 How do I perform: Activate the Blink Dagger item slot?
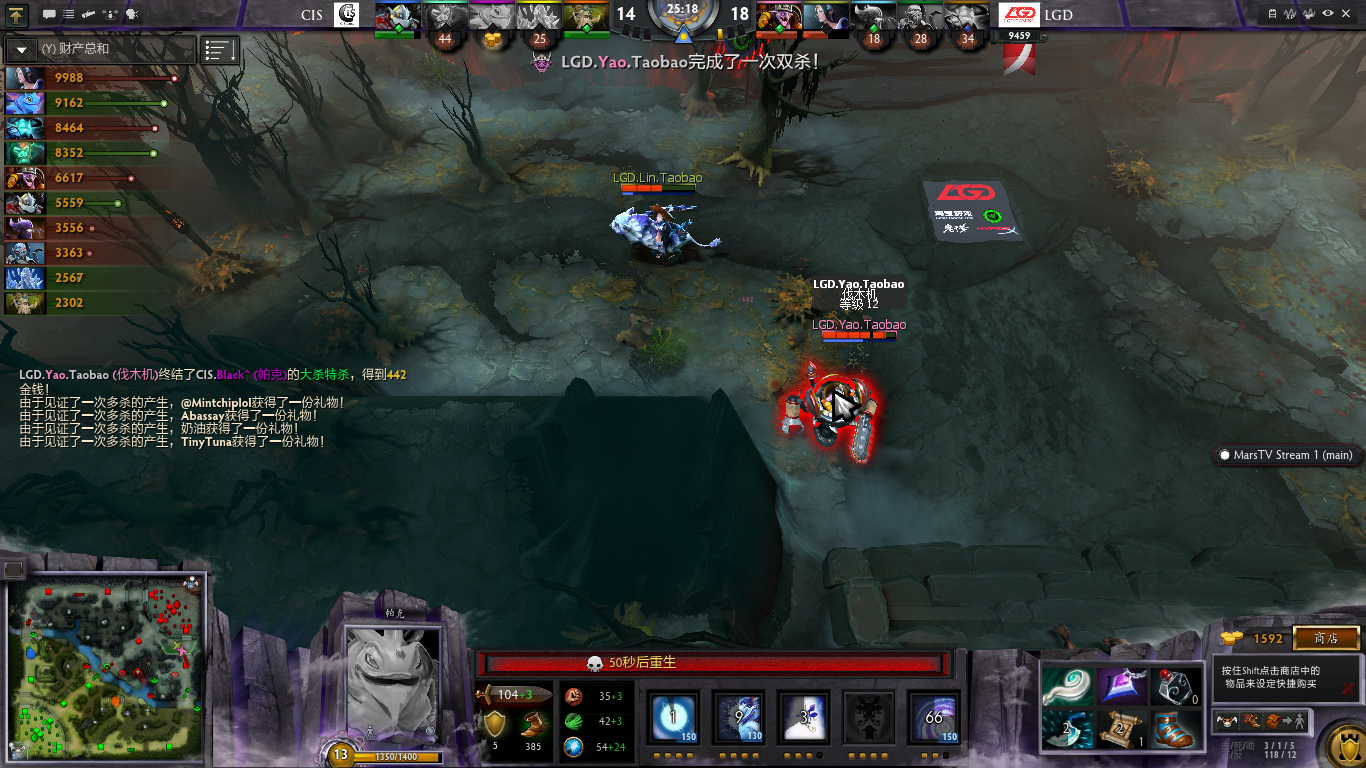click(1066, 729)
